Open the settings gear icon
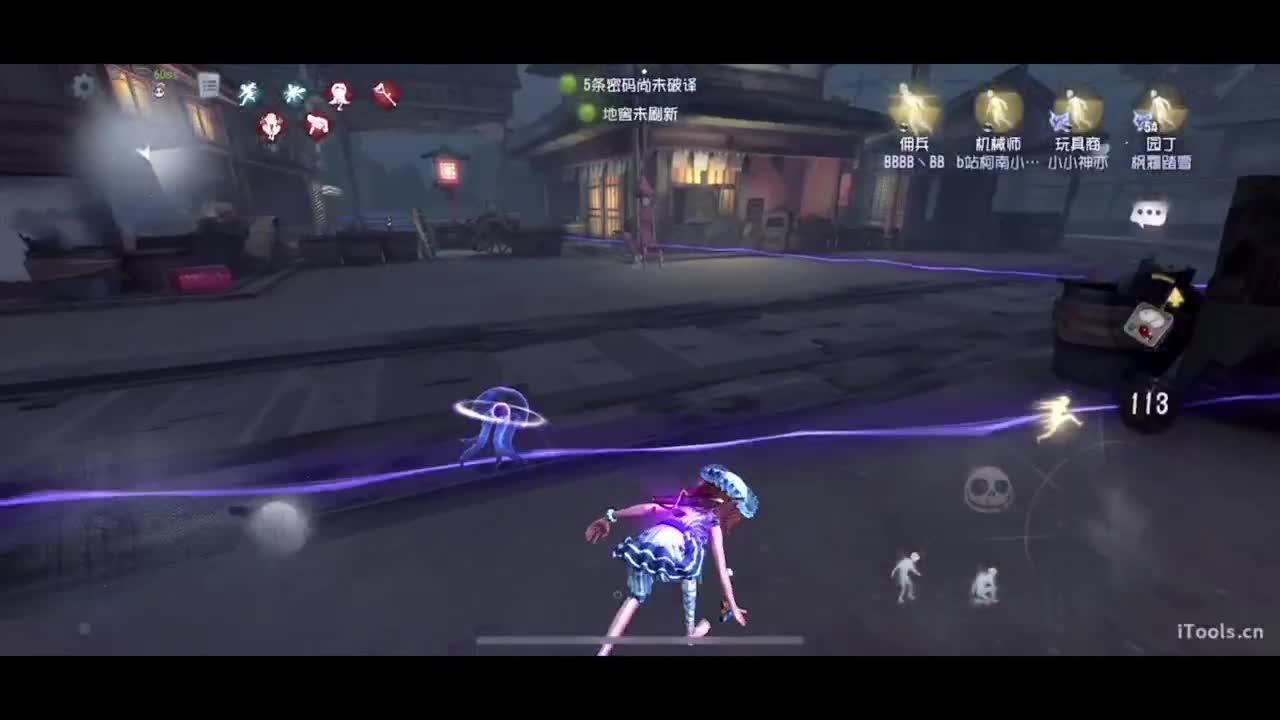 click(85, 86)
